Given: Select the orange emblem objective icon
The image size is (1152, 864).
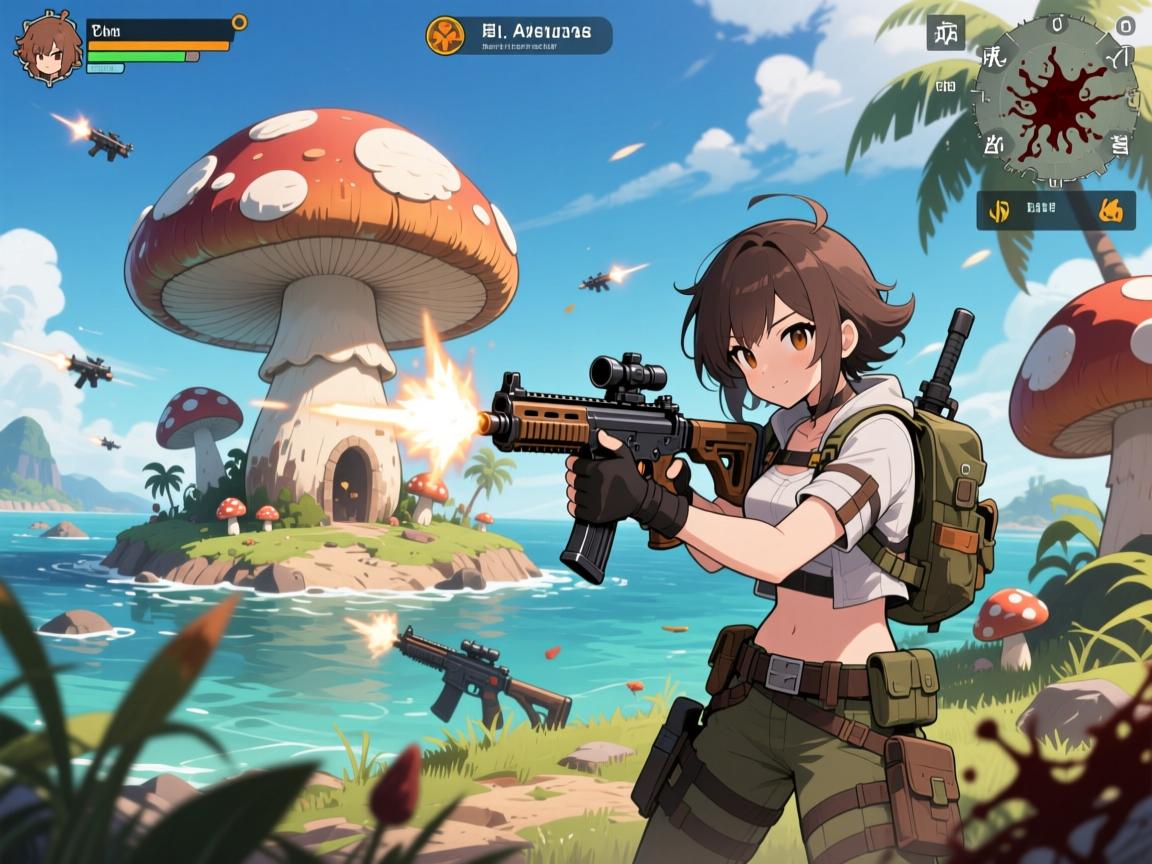Looking at the screenshot, I should pyautogui.click(x=445, y=35).
